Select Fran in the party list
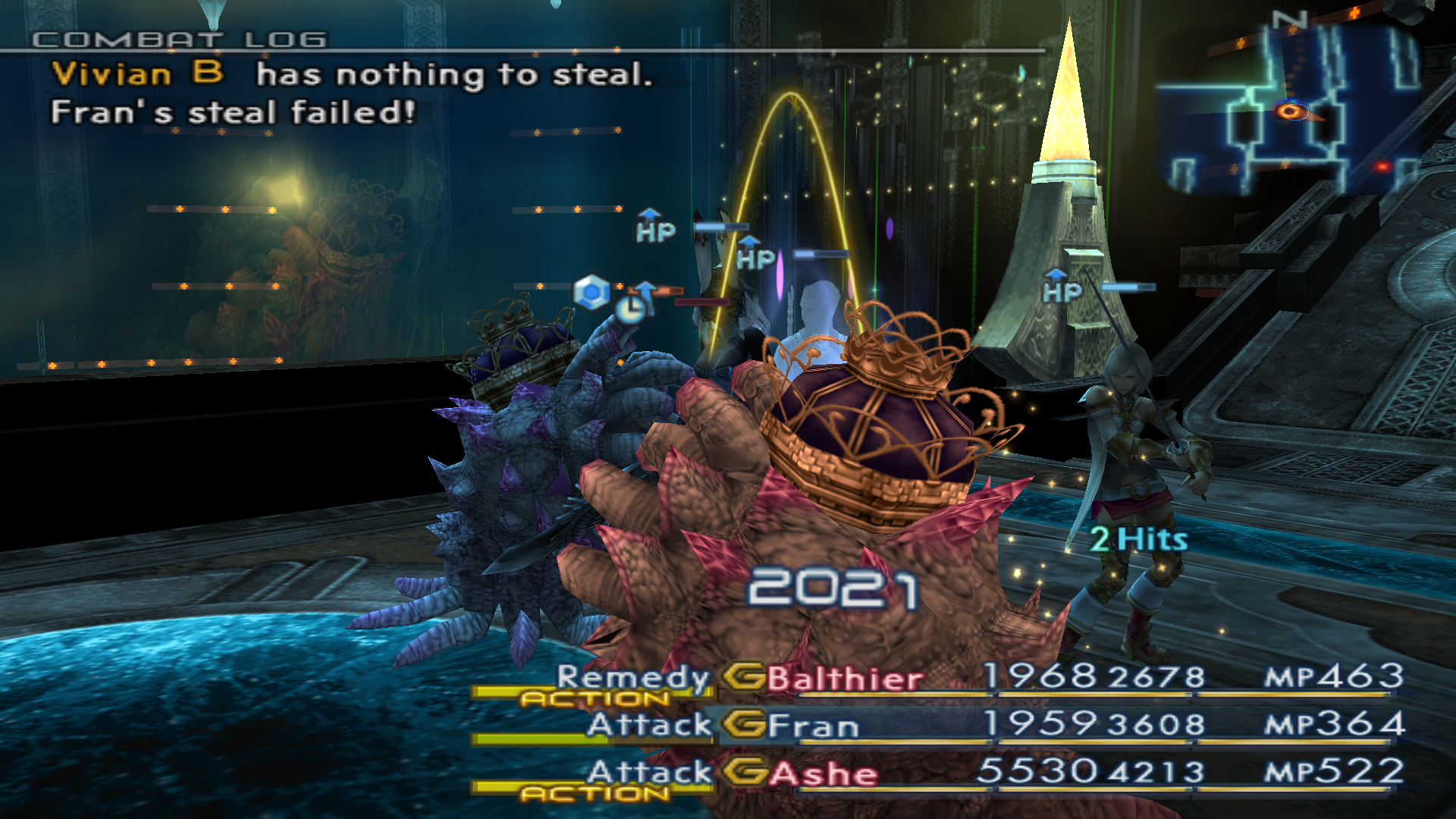This screenshot has height=819, width=1456. [813, 726]
